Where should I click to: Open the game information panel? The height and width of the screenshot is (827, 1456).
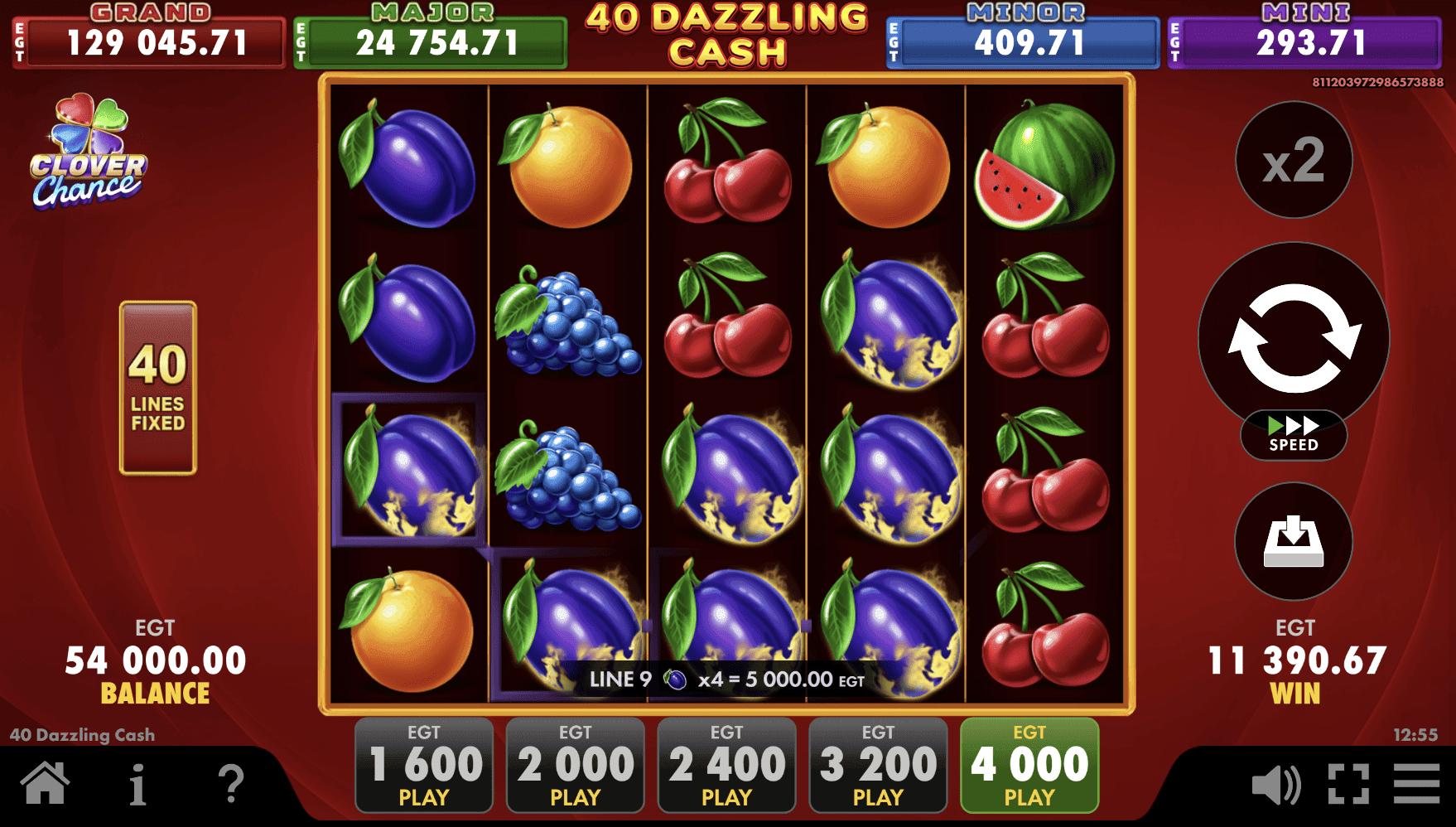[x=137, y=782]
